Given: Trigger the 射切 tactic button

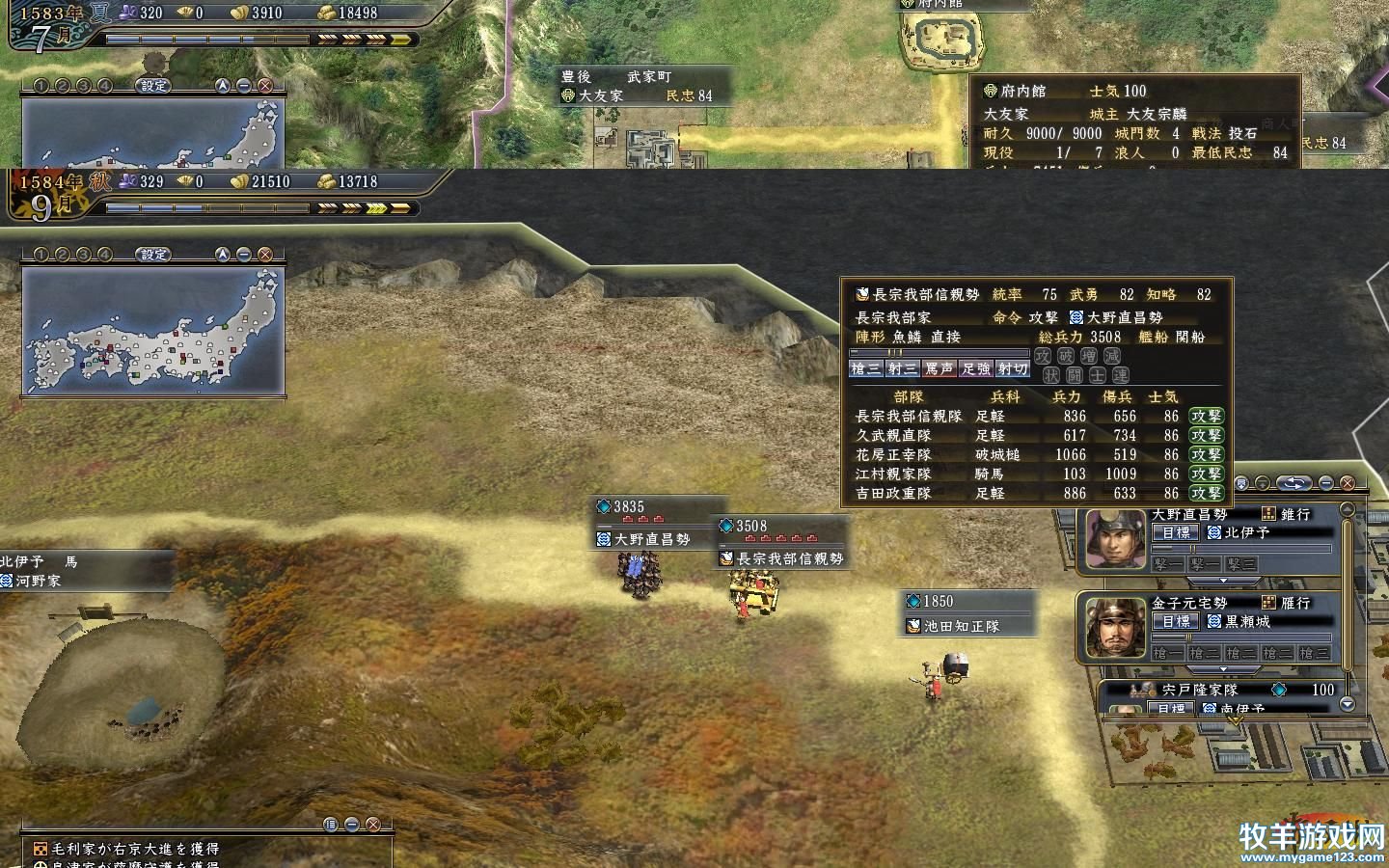Looking at the screenshot, I should click(x=1013, y=368).
